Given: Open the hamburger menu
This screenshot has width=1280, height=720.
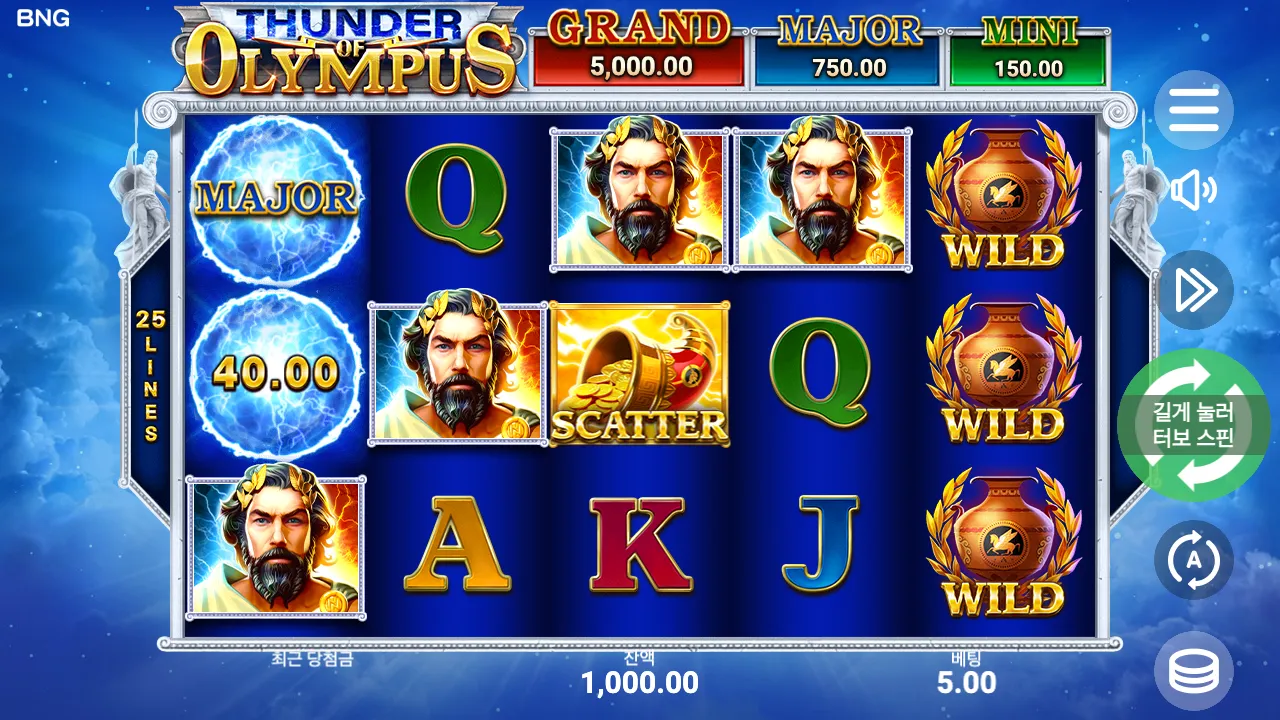Looking at the screenshot, I should 1193,111.
